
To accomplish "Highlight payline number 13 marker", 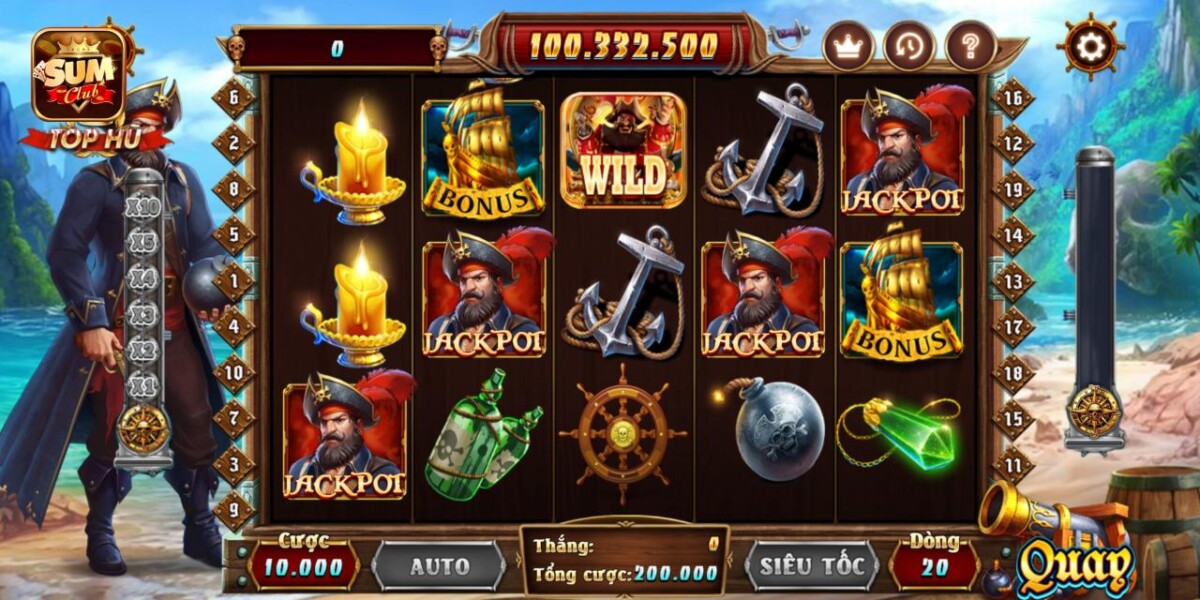I will click(x=1013, y=281).
